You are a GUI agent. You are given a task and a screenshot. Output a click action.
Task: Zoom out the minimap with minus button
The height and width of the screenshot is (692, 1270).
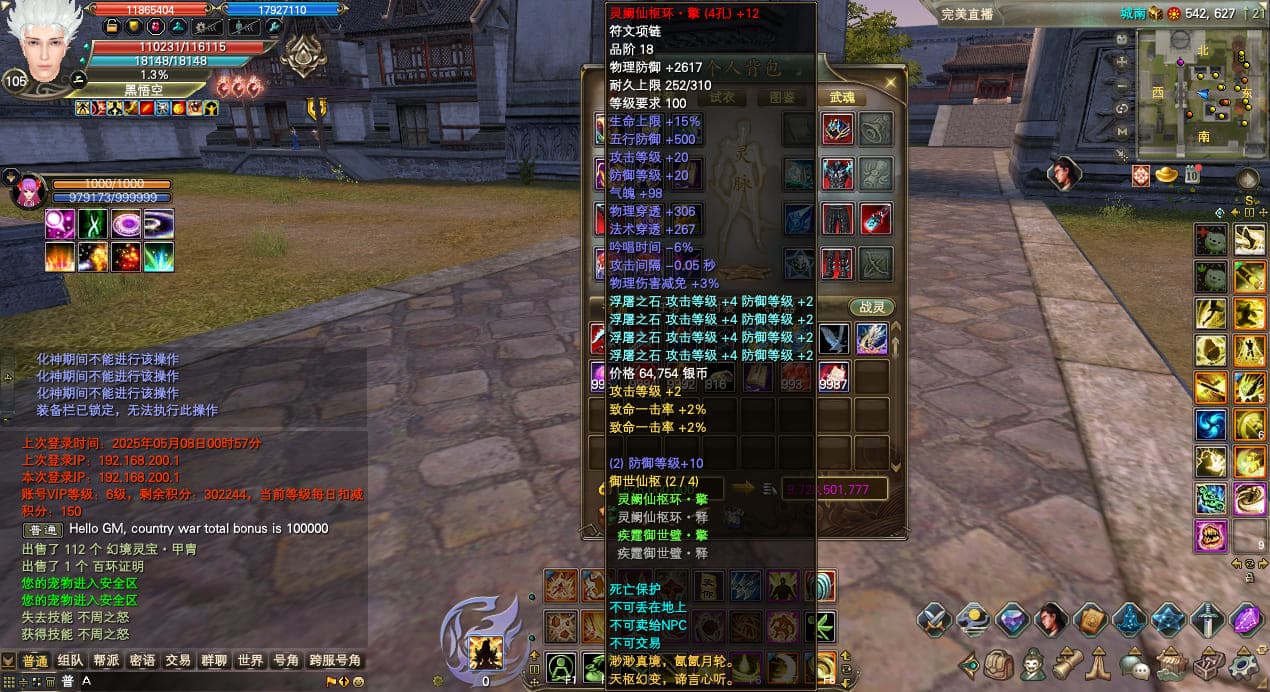1123,85
